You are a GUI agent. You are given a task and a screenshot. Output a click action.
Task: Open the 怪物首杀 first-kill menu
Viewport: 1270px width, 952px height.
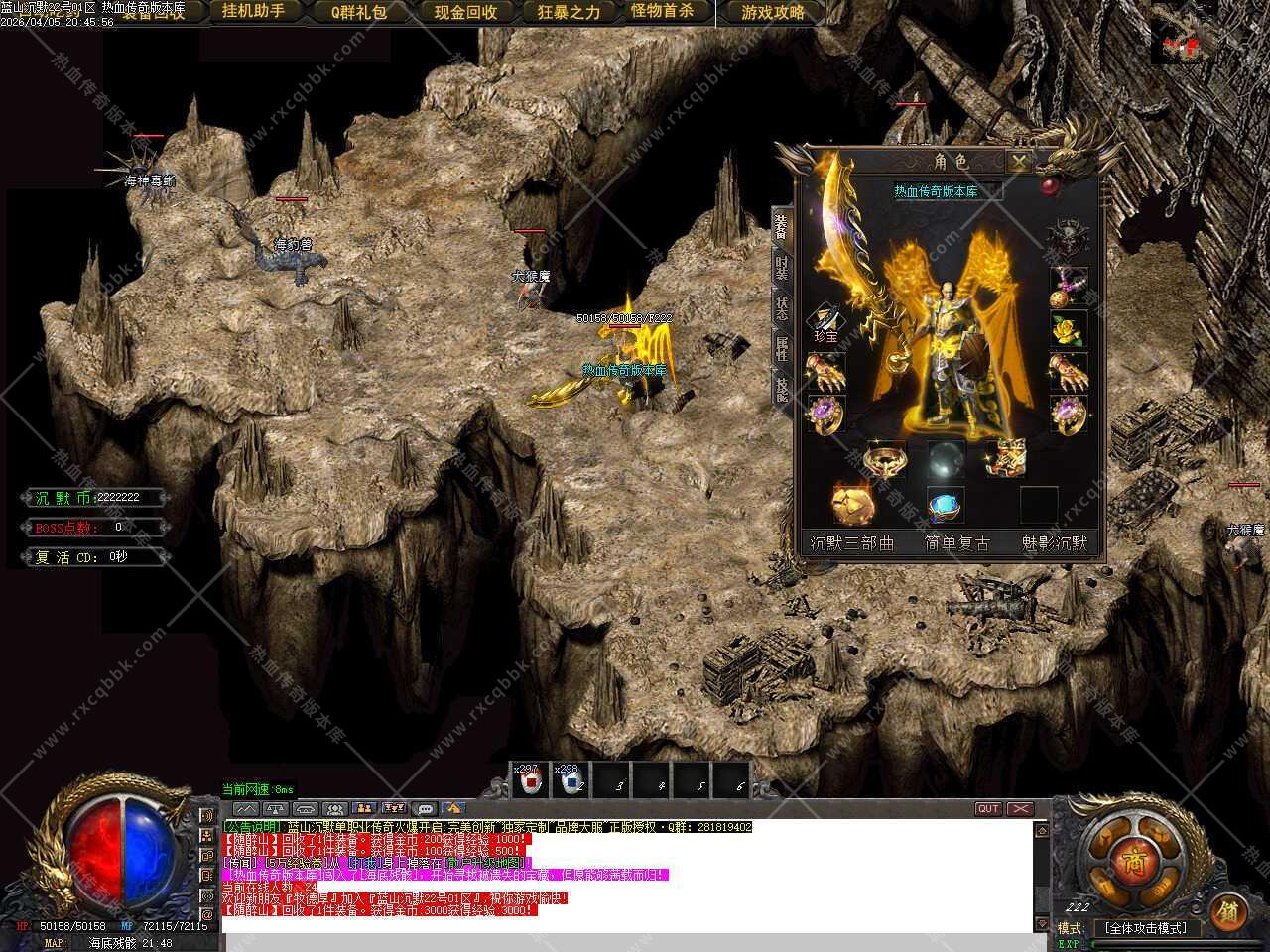(662, 12)
